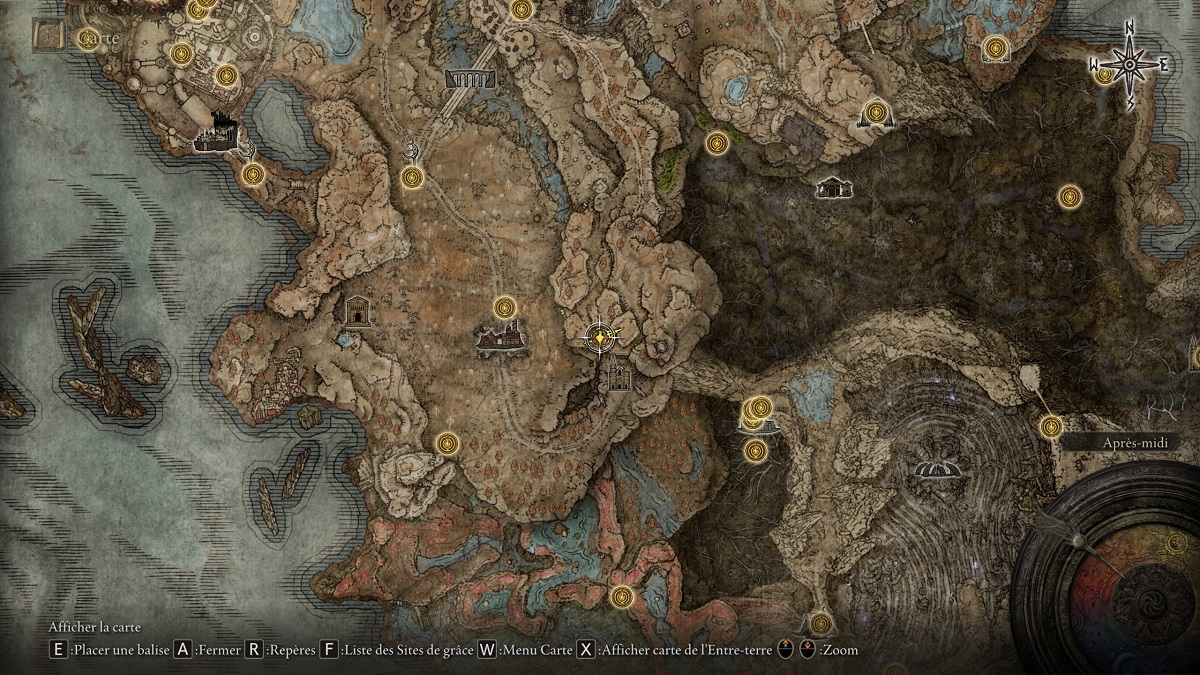1200x675 pixels.
Task: Pick the bridge icon on the map
Action: coord(470,79)
